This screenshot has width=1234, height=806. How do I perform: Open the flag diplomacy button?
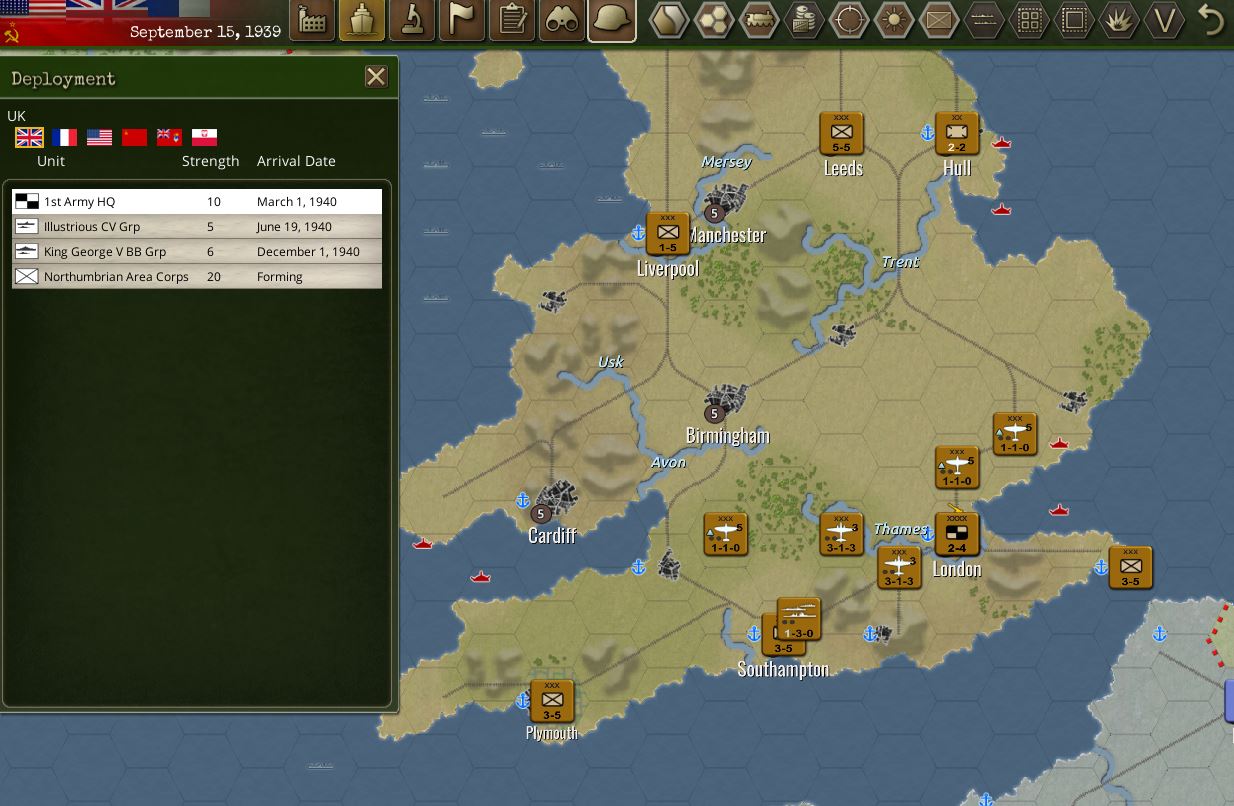(x=462, y=20)
